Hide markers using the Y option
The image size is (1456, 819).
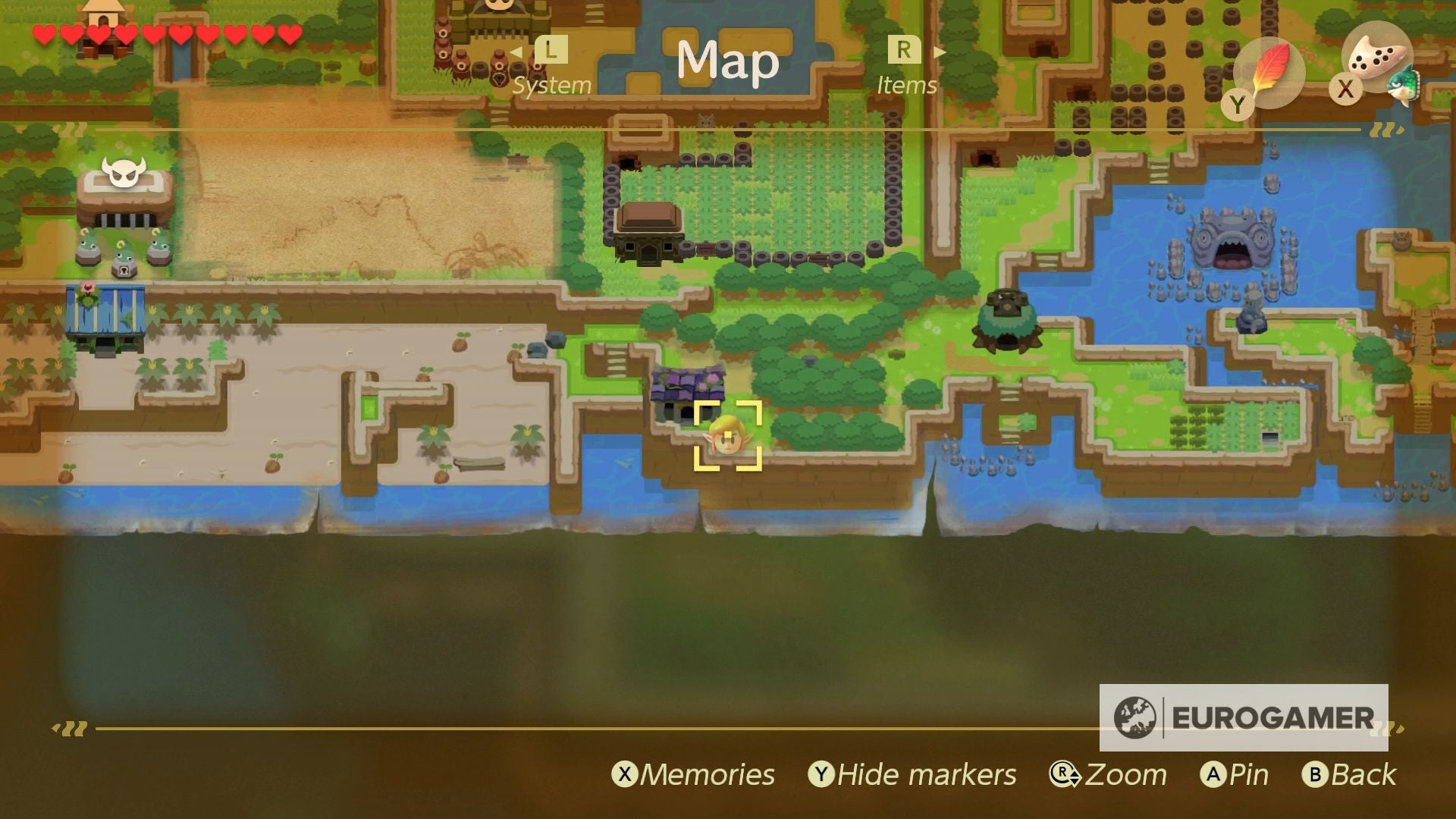tap(913, 774)
